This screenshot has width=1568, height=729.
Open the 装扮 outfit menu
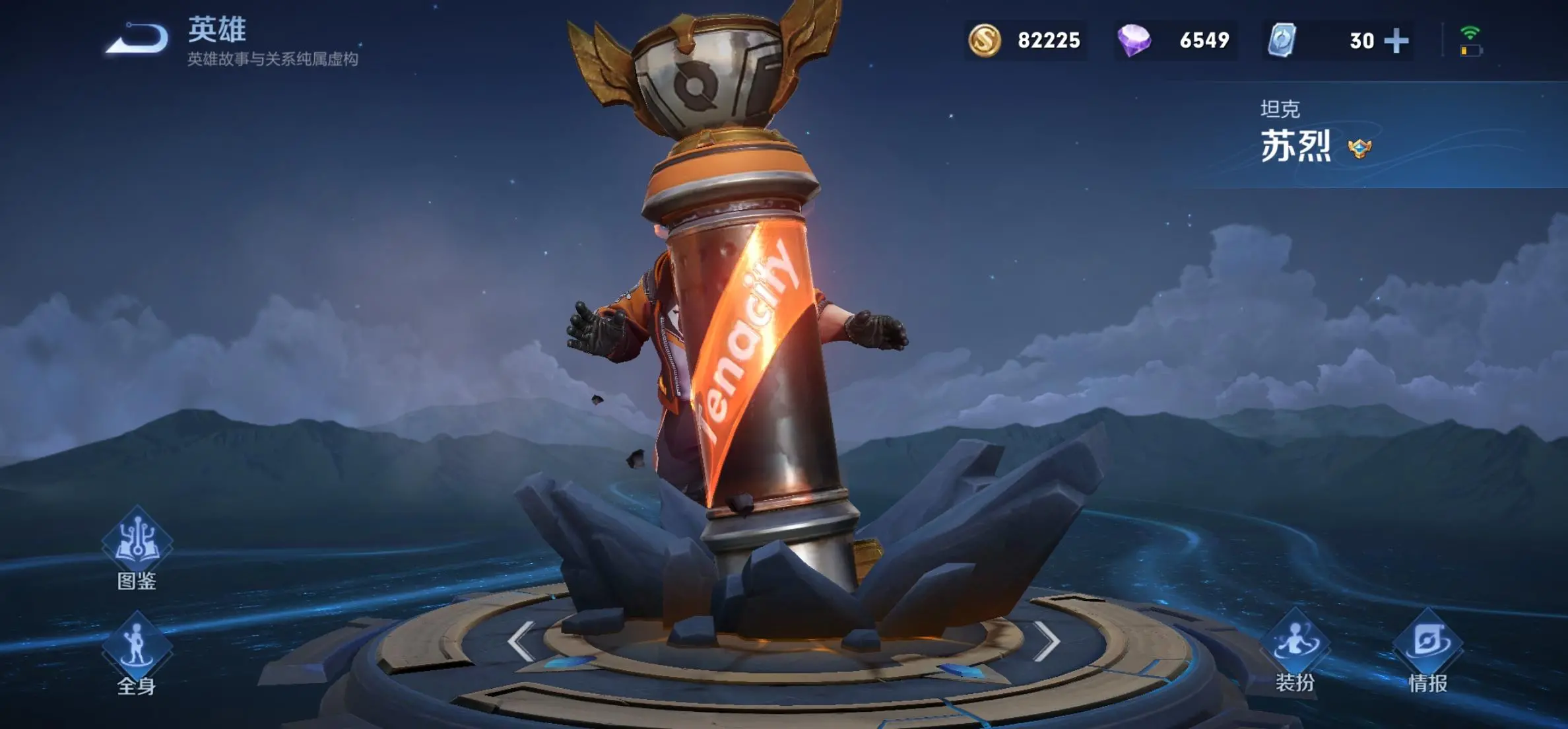(1295, 650)
